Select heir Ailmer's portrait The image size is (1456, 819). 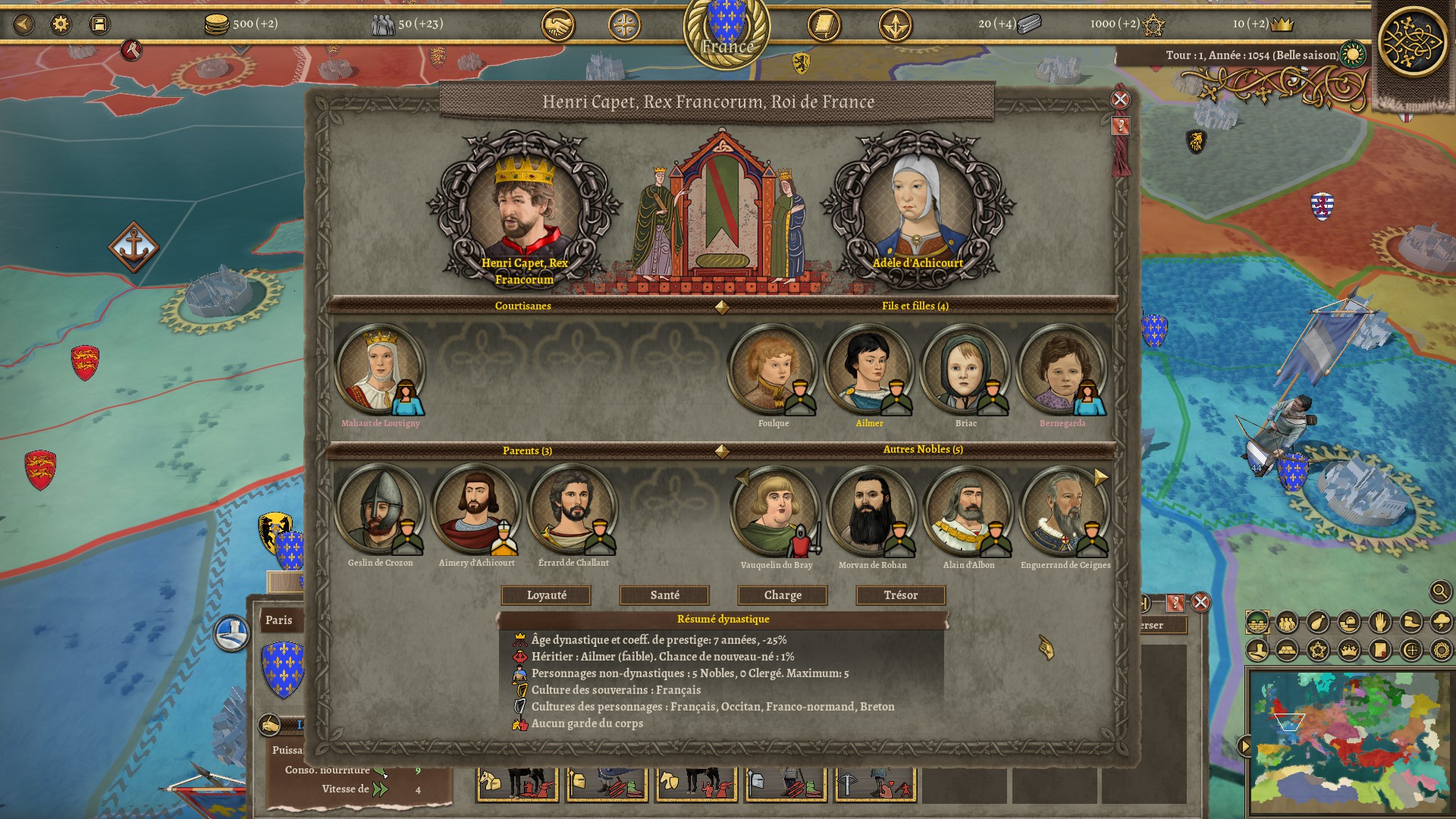pos(869,369)
